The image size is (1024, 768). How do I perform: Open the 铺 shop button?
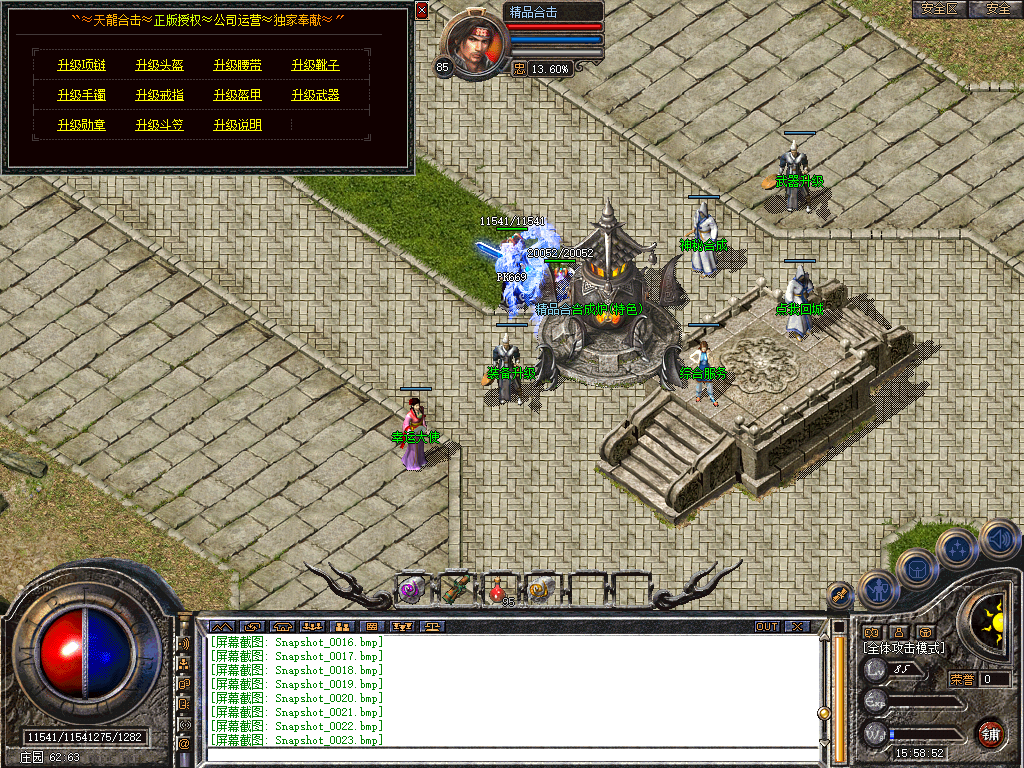click(x=990, y=733)
